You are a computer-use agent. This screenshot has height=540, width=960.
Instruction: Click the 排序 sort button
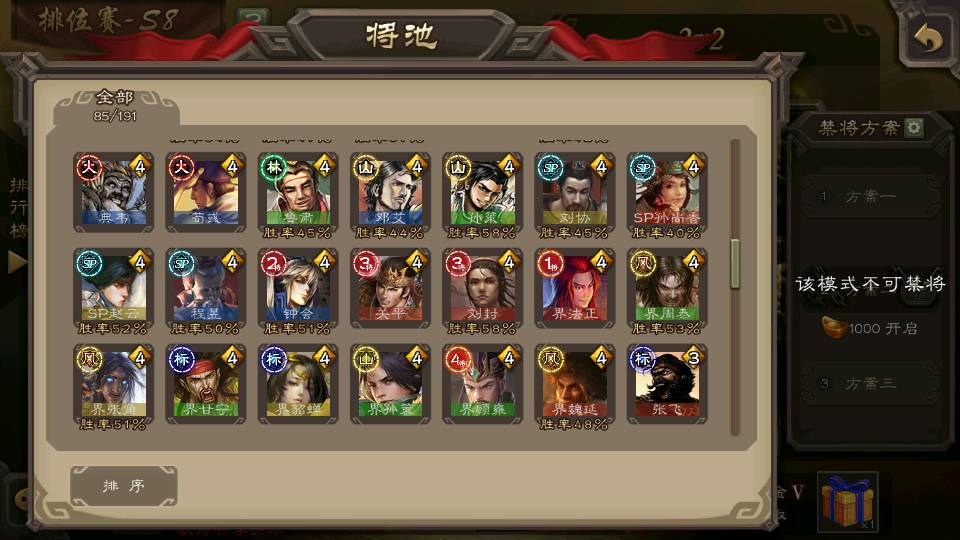(123, 486)
